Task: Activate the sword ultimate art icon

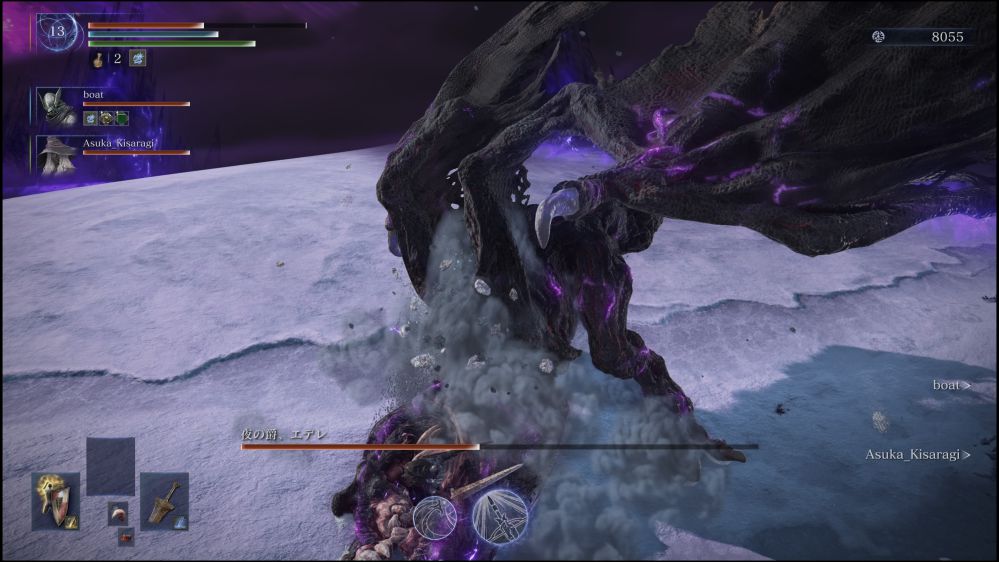Action: (500, 517)
